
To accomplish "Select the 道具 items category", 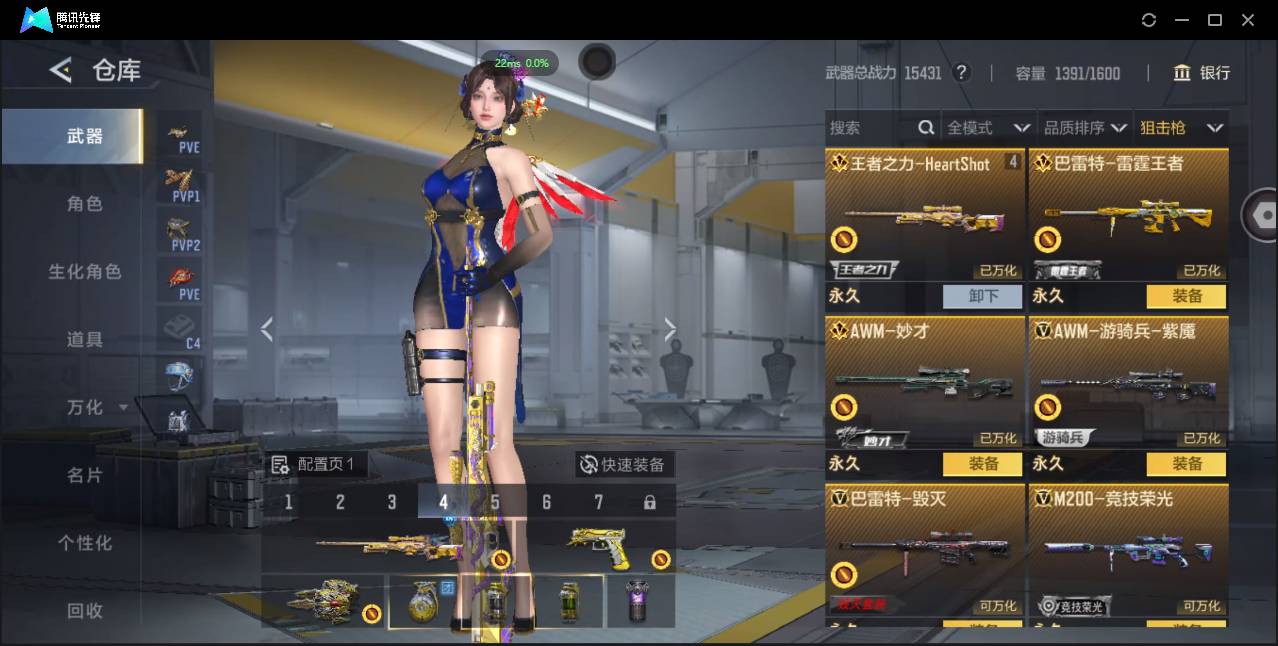I will [x=85, y=340].
